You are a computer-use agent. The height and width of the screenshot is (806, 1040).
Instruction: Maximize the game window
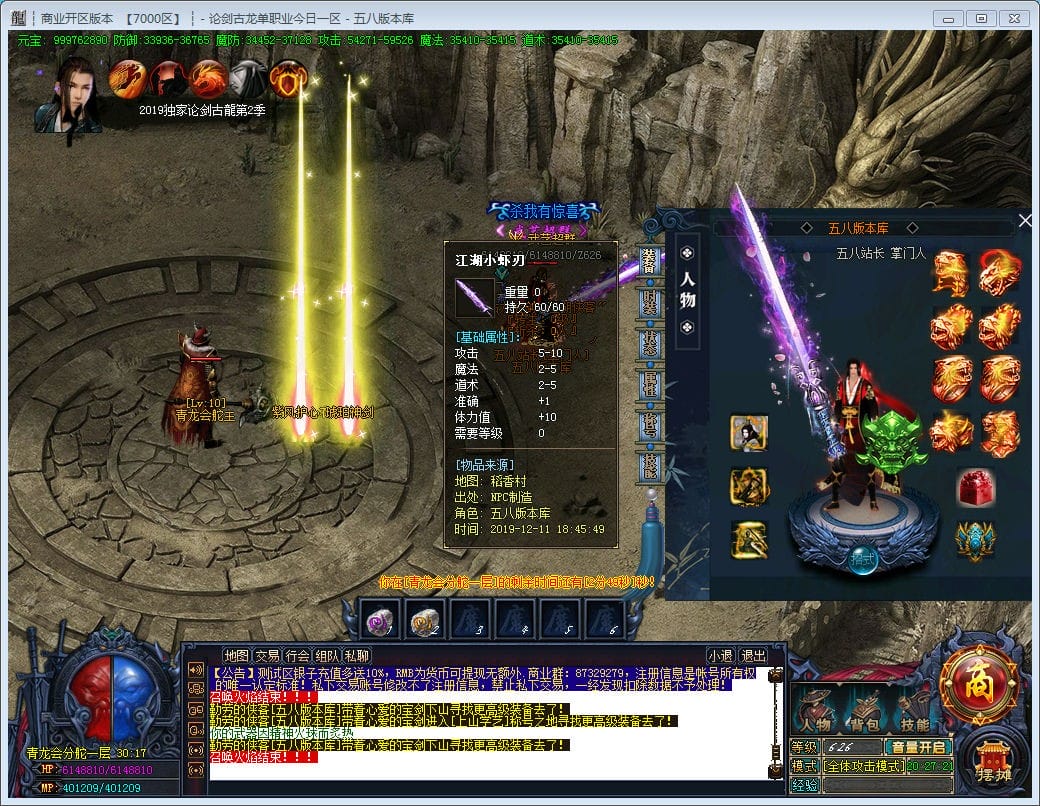pyautogui.click(x=982, y=18)
